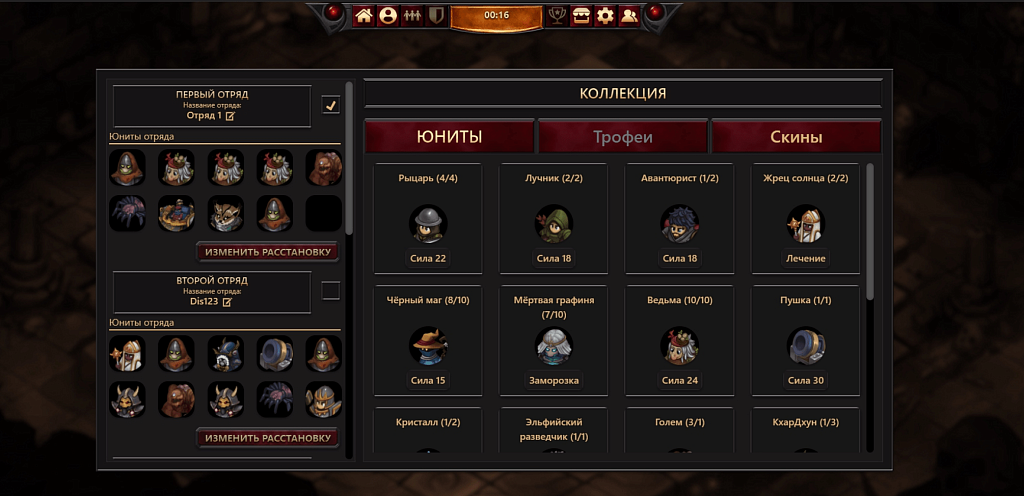Open the gear settings icon
Image resolution: width=1024 pixels, height=496 pixels.
[605, 15]
